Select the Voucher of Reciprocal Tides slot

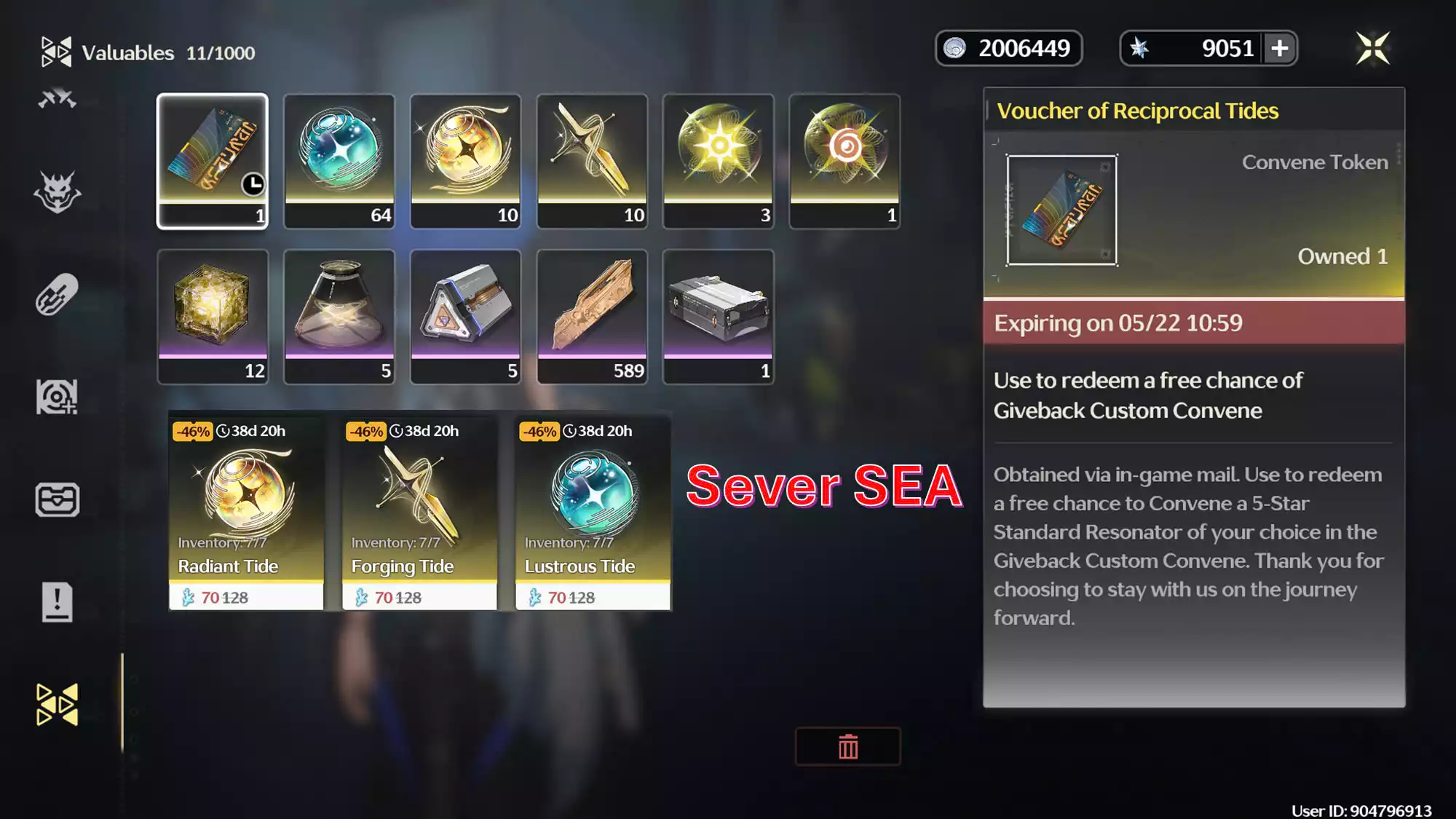click(x=213, y=161)
